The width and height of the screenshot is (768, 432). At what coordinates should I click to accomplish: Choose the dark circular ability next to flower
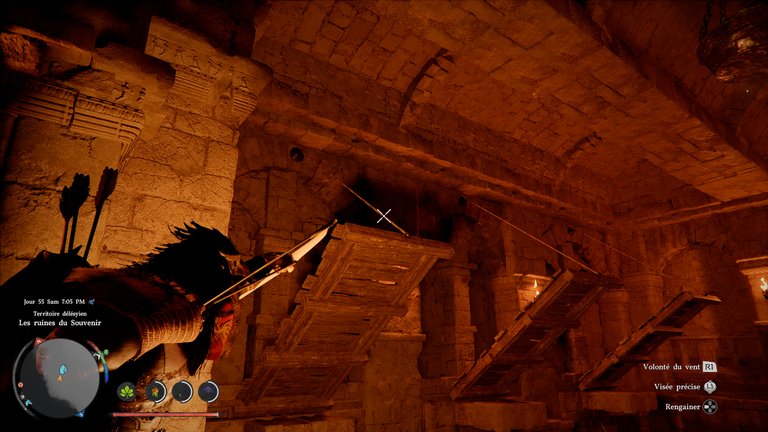point(182,391)
